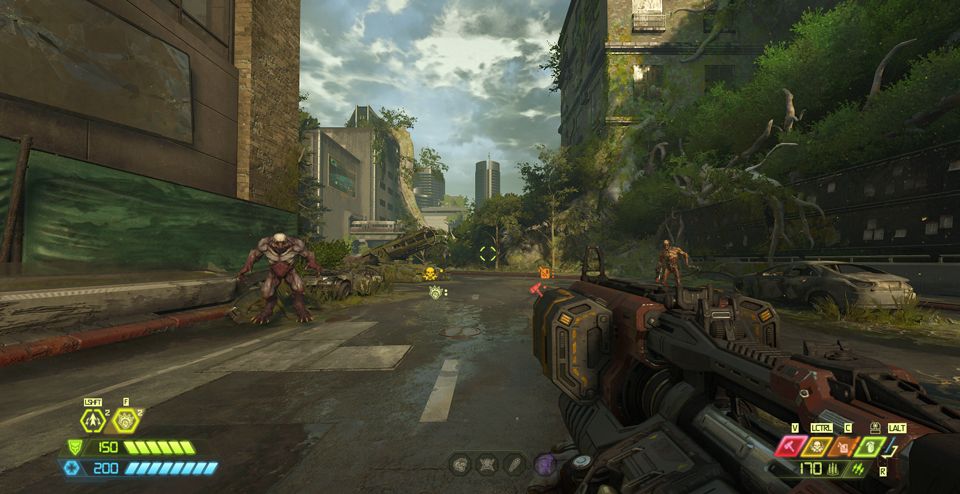Choose the crossed-shape middle rune icon

[488, 463]
